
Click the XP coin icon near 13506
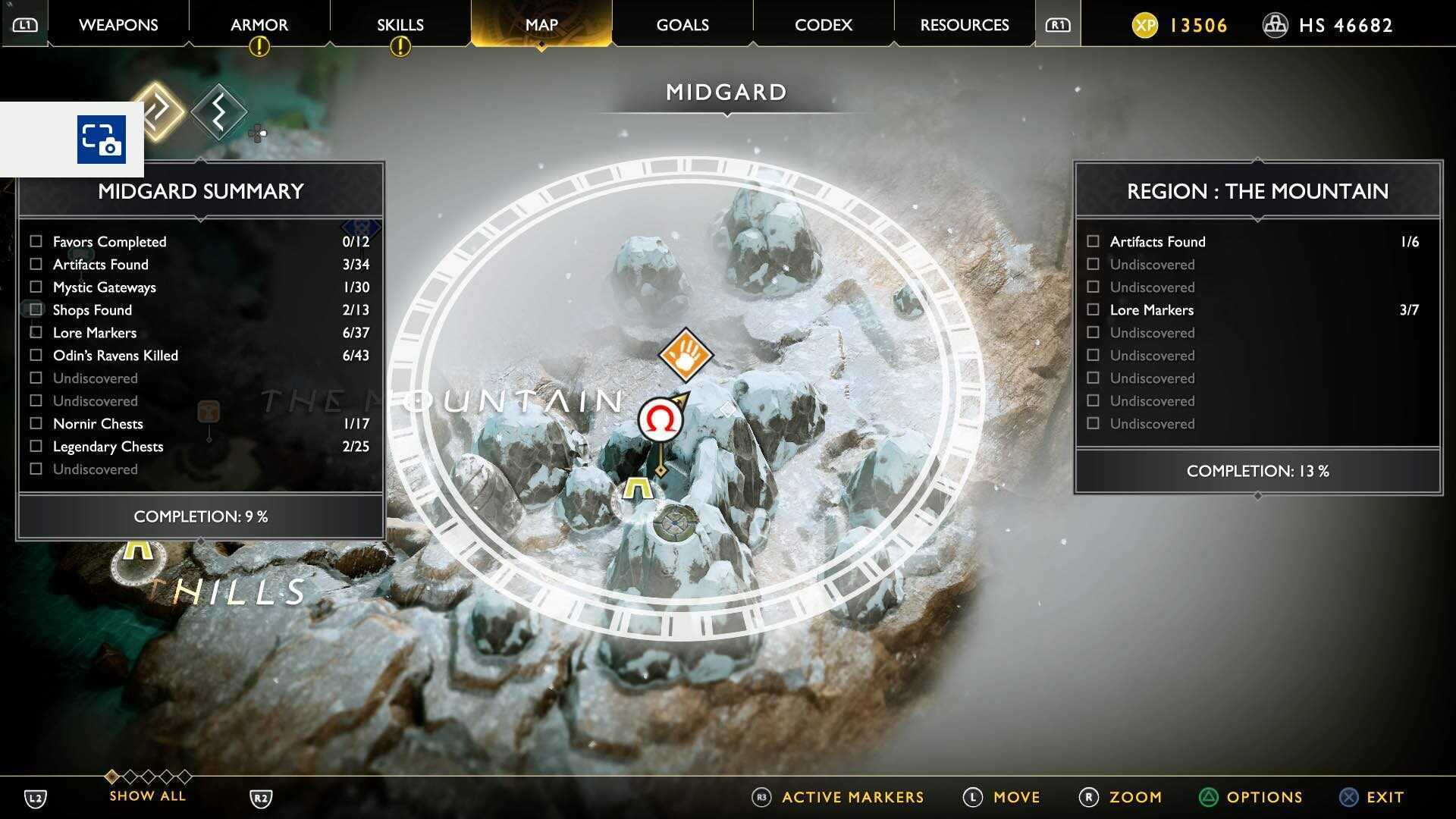1146,25
